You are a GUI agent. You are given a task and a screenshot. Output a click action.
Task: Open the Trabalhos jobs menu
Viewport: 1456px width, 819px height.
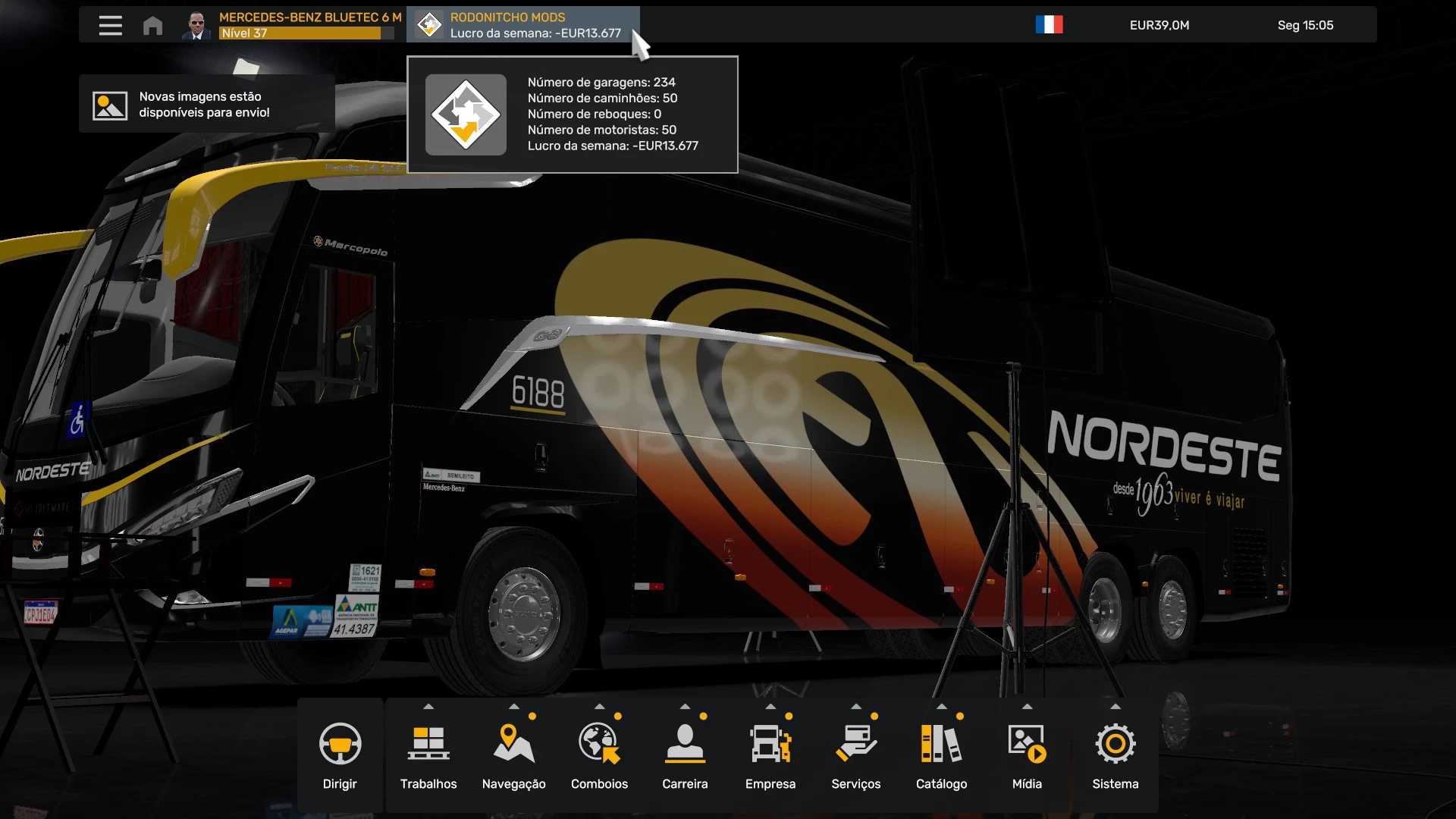pyautogui.click(x=428, y=755)
